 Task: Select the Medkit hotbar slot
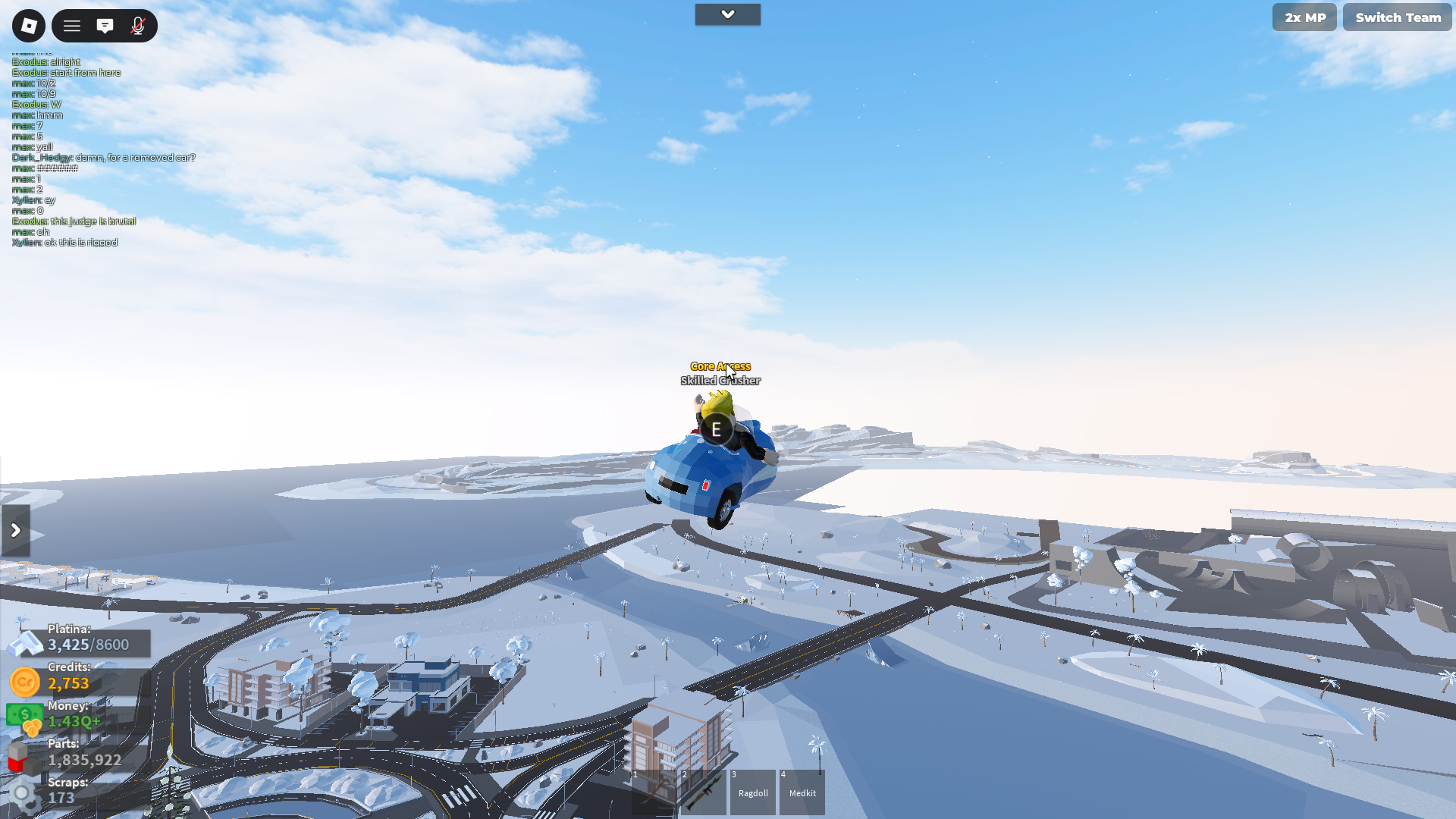click(x=802, y=792)
